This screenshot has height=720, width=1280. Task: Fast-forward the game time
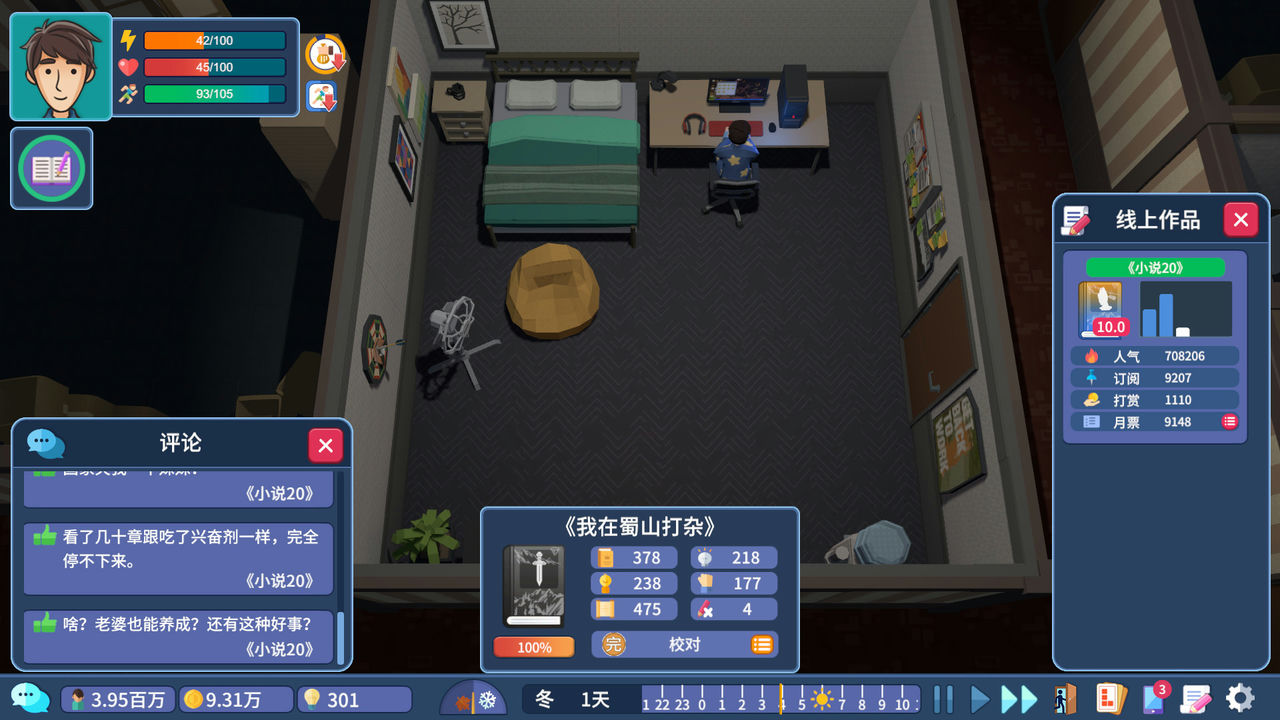coord(1019,699)
